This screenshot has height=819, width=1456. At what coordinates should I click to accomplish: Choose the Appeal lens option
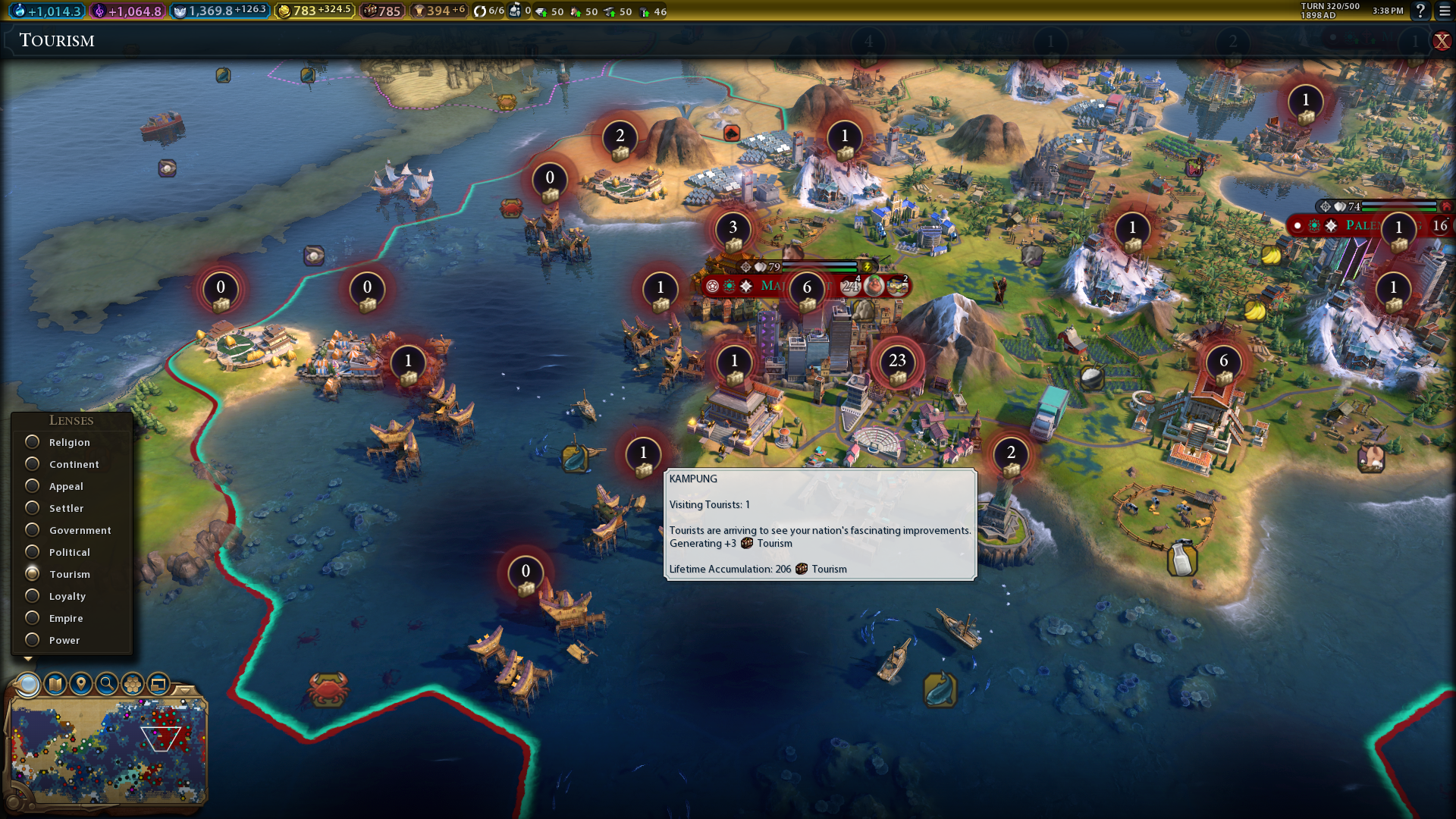[33, 486]
